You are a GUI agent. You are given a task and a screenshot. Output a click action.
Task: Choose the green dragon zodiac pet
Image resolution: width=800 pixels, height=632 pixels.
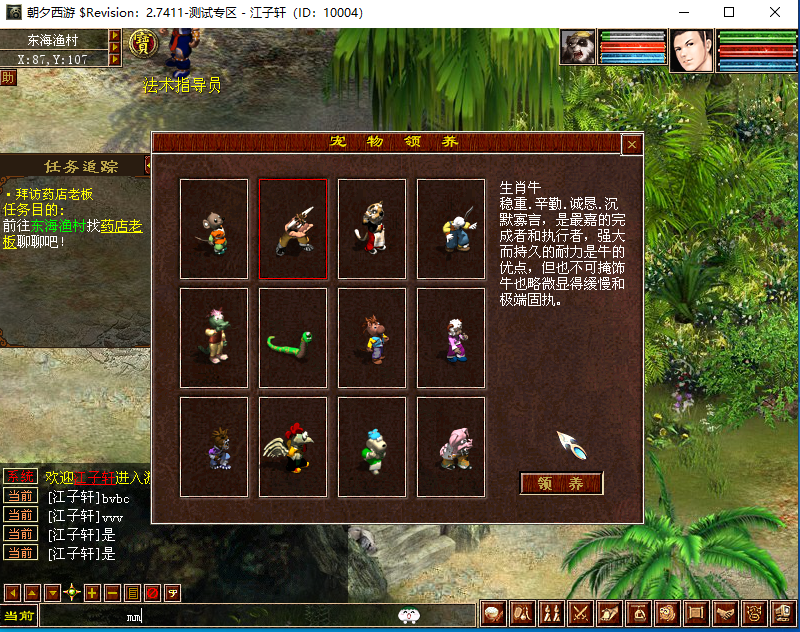[214, 338]
